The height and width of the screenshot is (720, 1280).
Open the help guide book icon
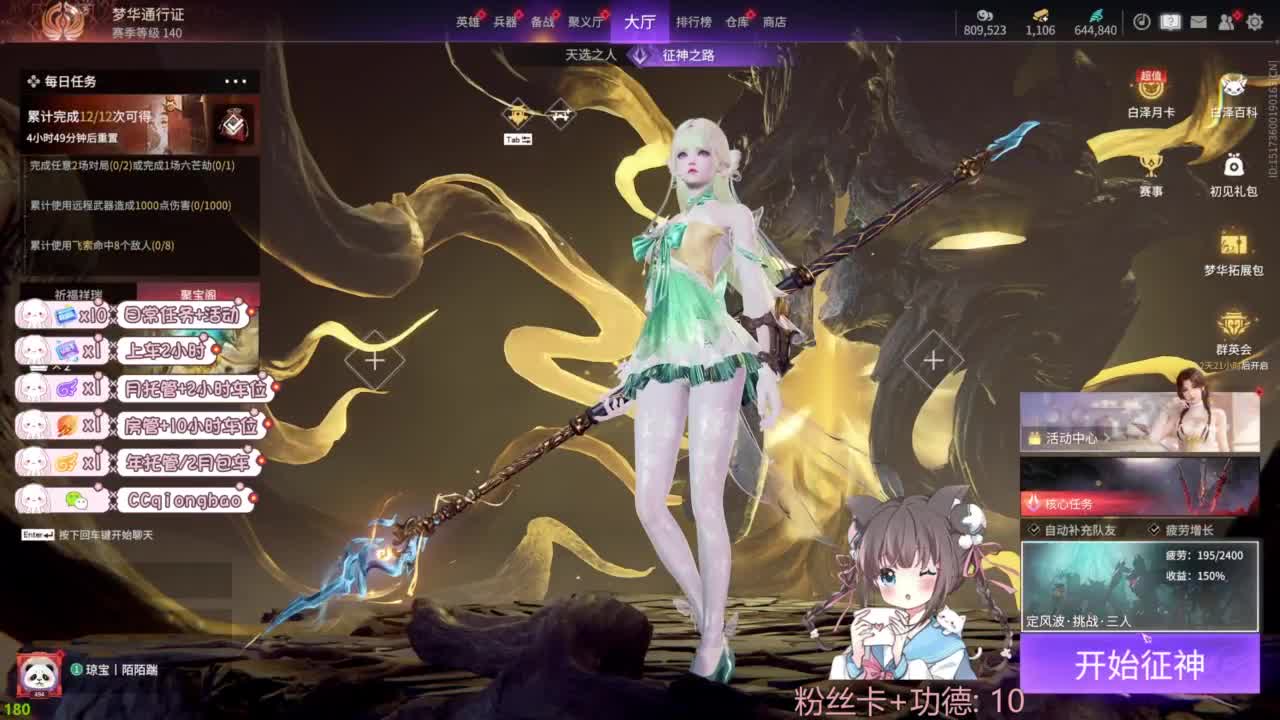1170,21
